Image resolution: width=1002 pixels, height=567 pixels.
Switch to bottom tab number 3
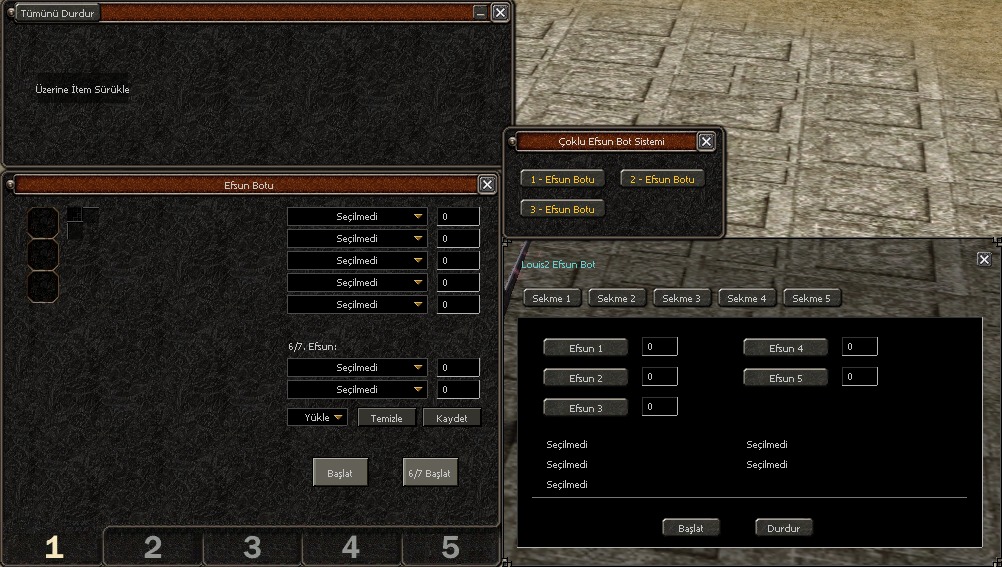[252, 547]
